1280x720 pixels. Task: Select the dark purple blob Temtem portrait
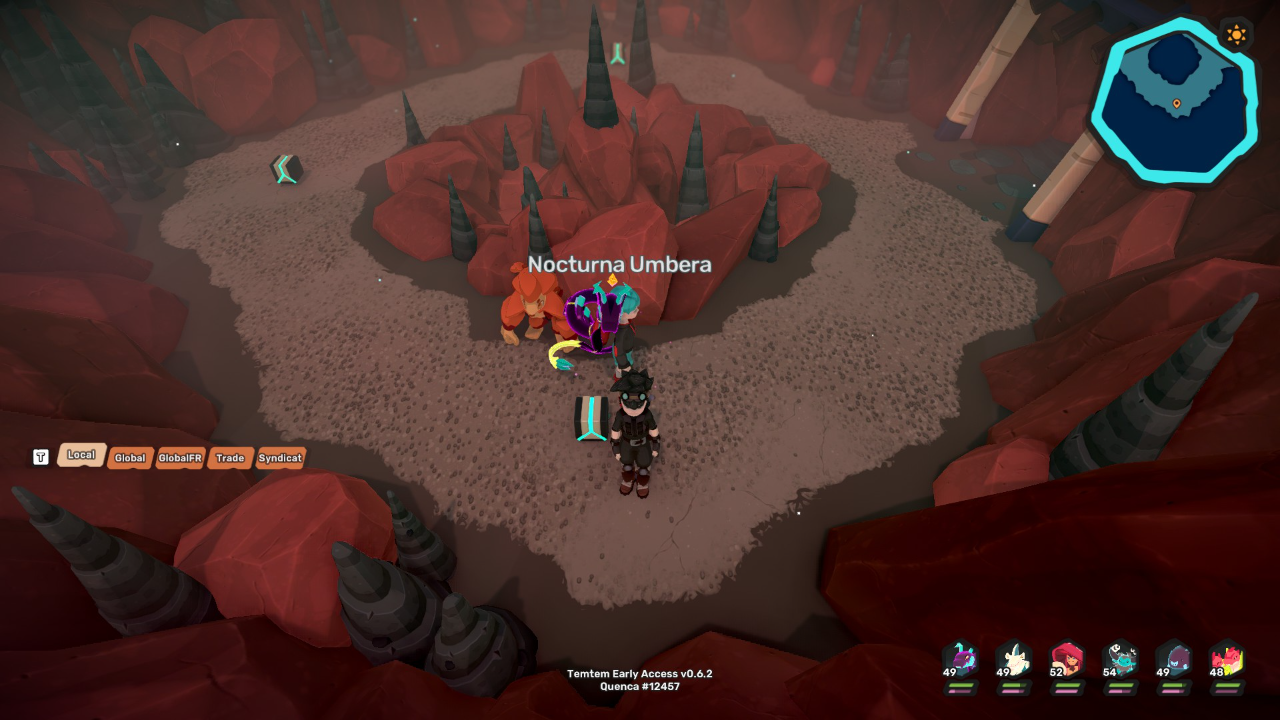(1173, 660)
